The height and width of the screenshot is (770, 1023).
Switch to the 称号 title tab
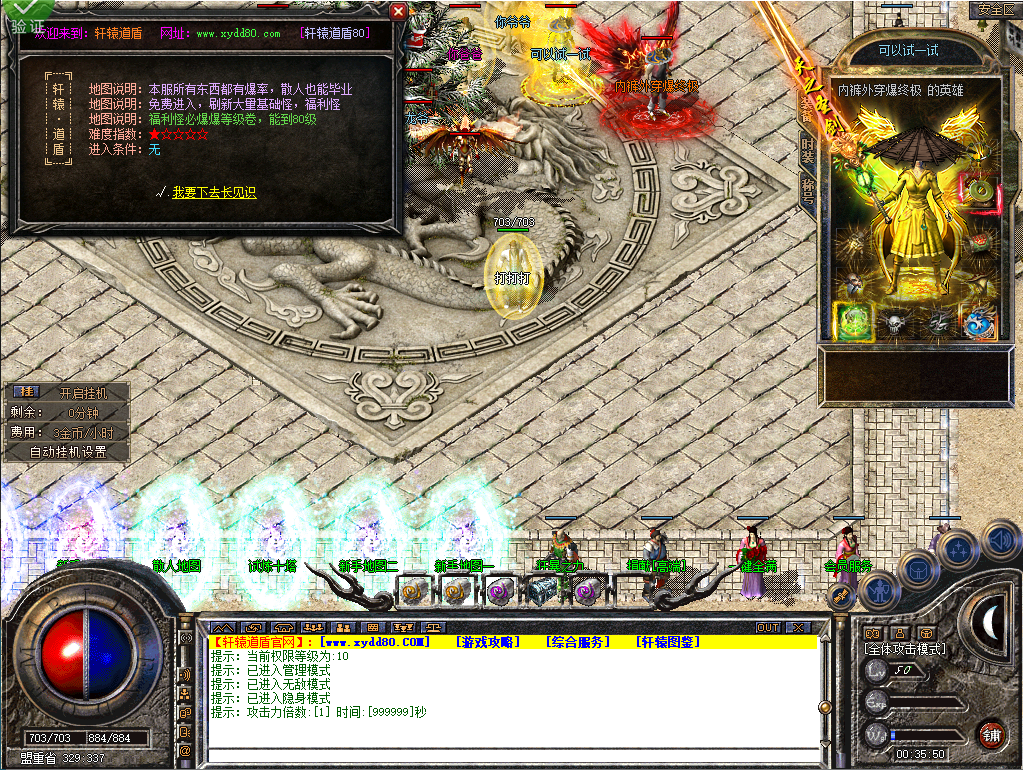pyautogui.click(x=807, y=191)
